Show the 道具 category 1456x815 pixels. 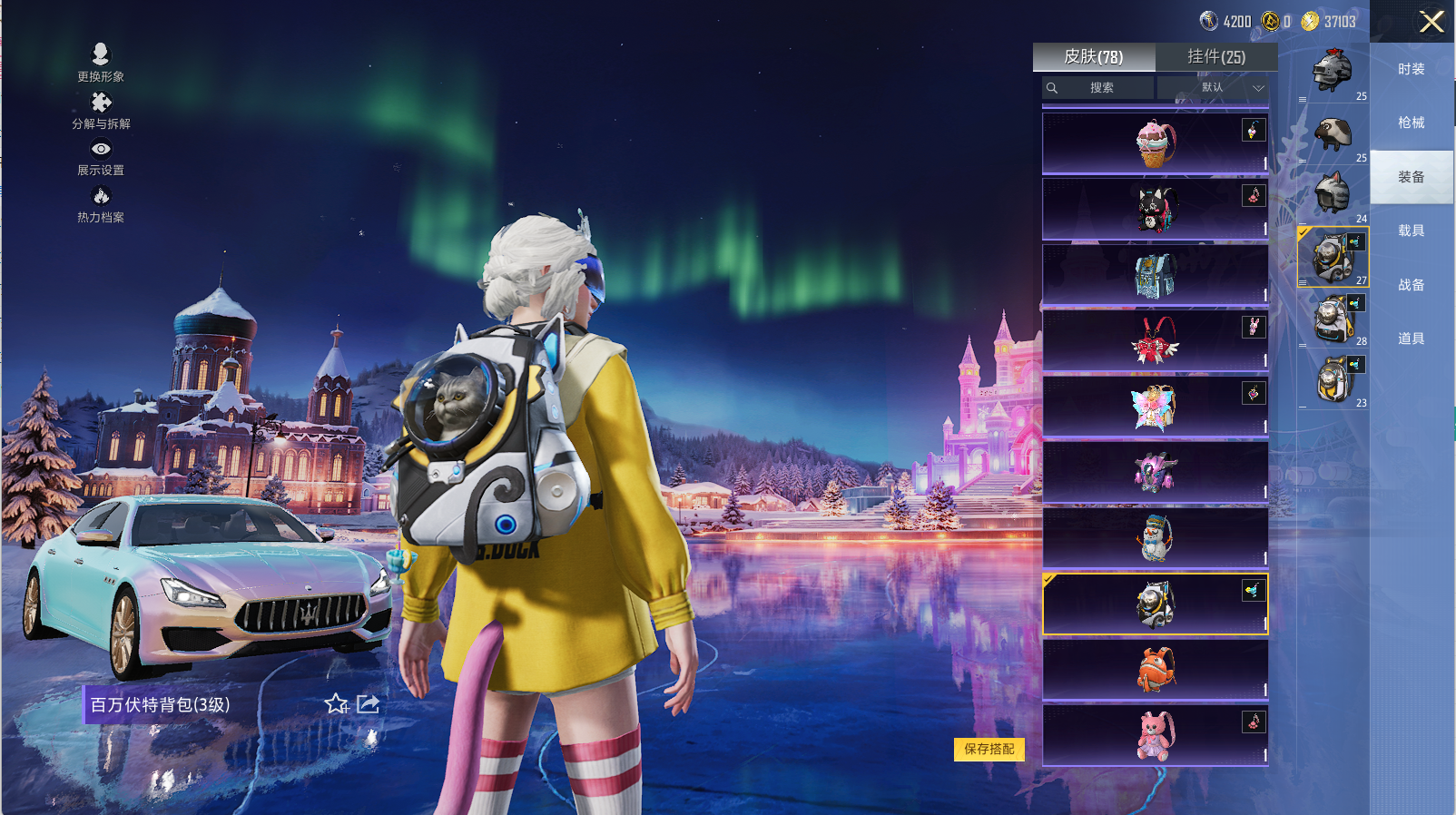coord(1411,339)
